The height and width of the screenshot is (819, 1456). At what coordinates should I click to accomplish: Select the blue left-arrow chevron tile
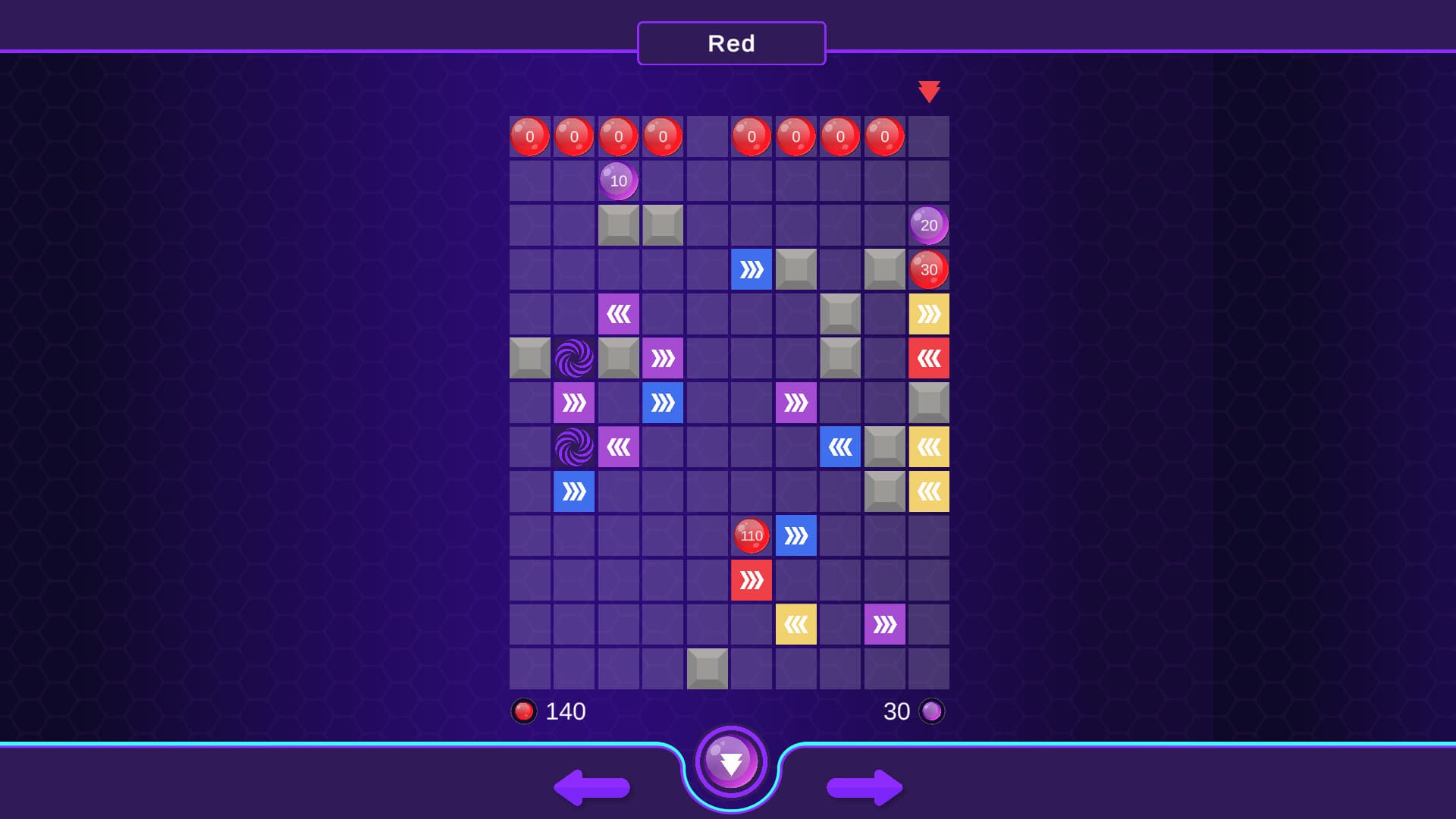tap(841, 447)
